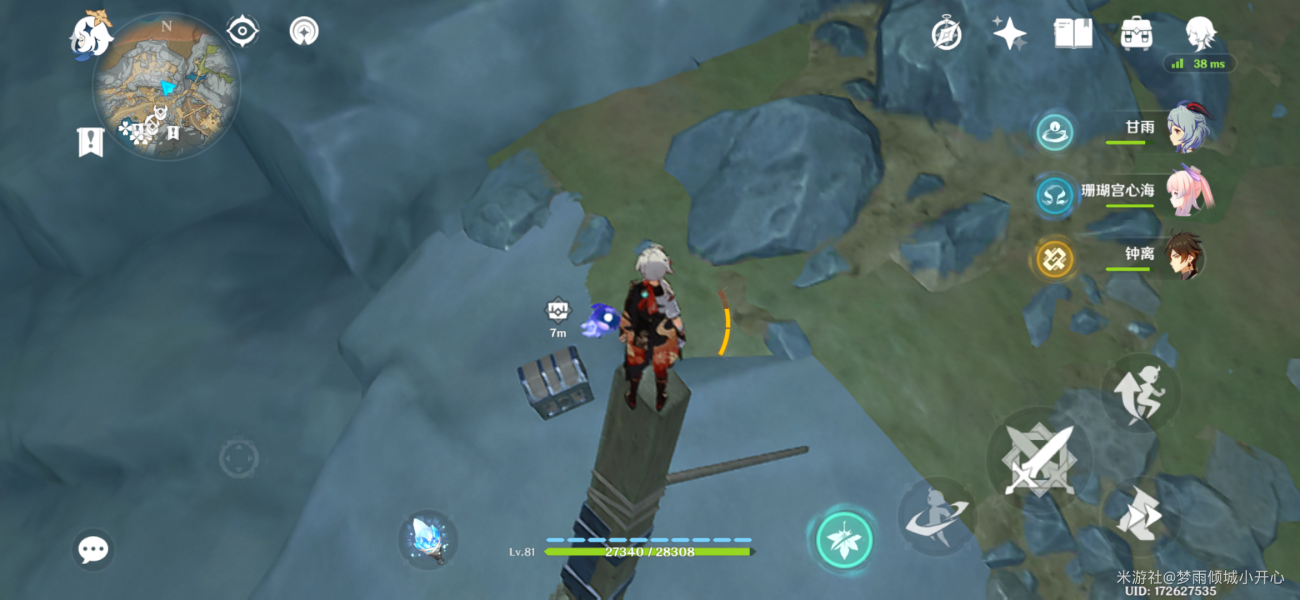Open the Wish star icon
Viewport: 1300px width, 600px height.
[1009, 33]
